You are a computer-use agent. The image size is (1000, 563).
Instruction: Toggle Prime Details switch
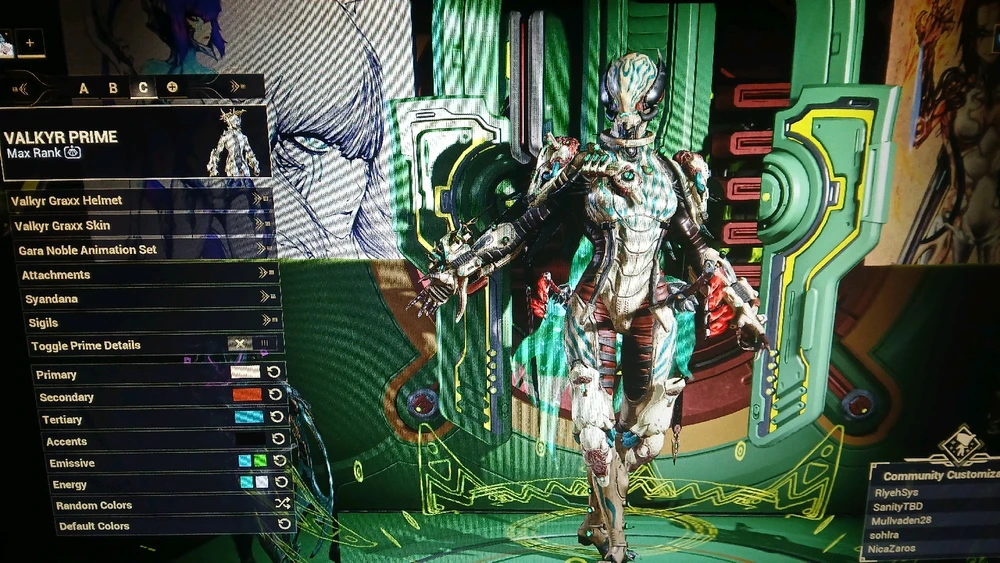click(240, 345)
